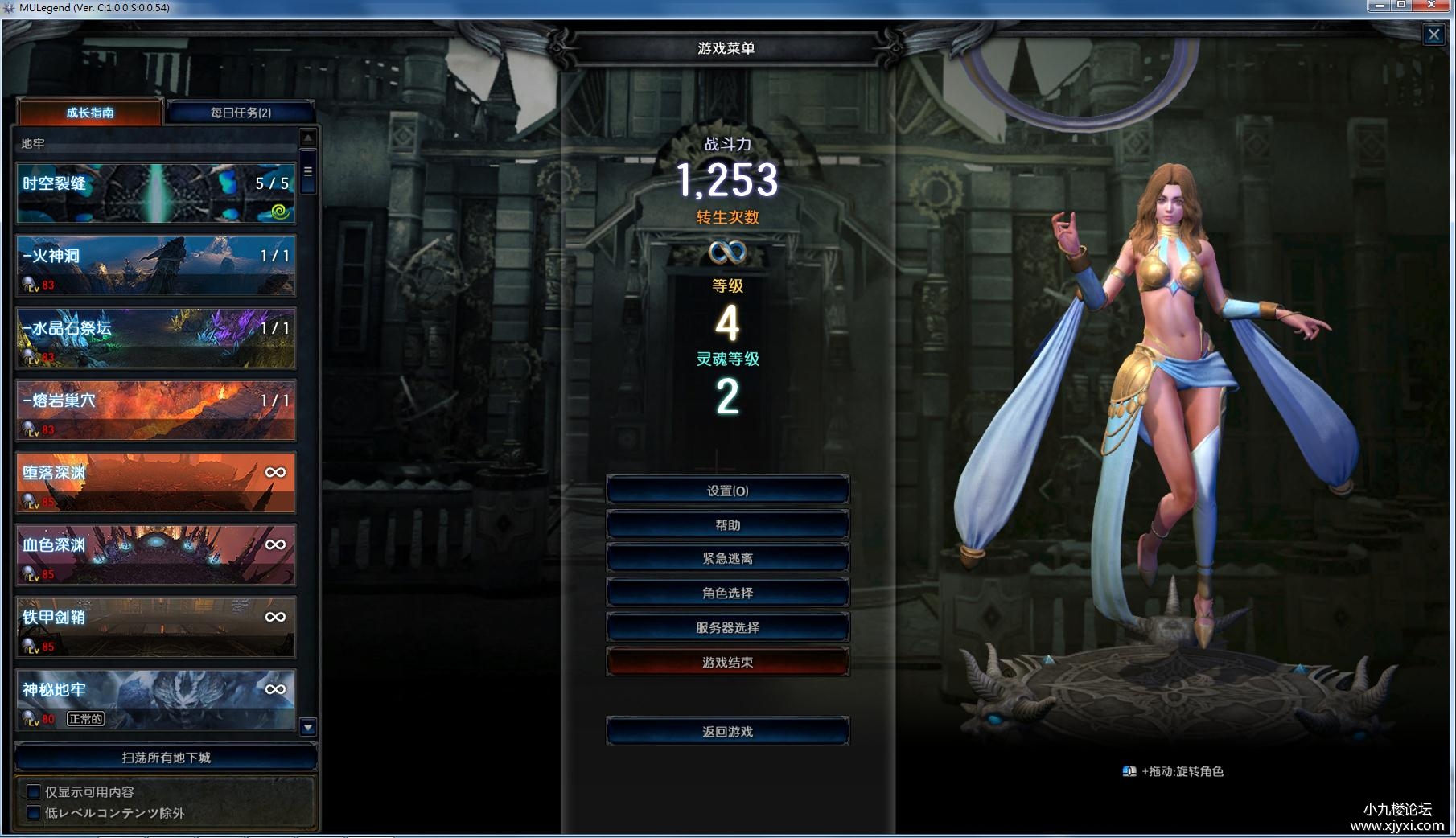This screenshot has width=1456, height=838.
Task: Open the 帮助 help entry
Action: (727, 525)
